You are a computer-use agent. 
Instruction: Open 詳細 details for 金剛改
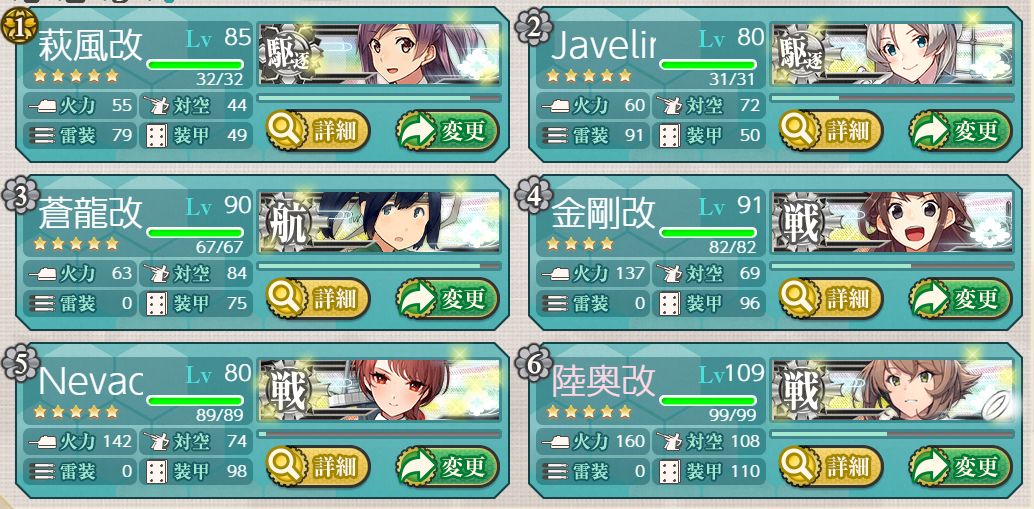(x=831, y=298)
